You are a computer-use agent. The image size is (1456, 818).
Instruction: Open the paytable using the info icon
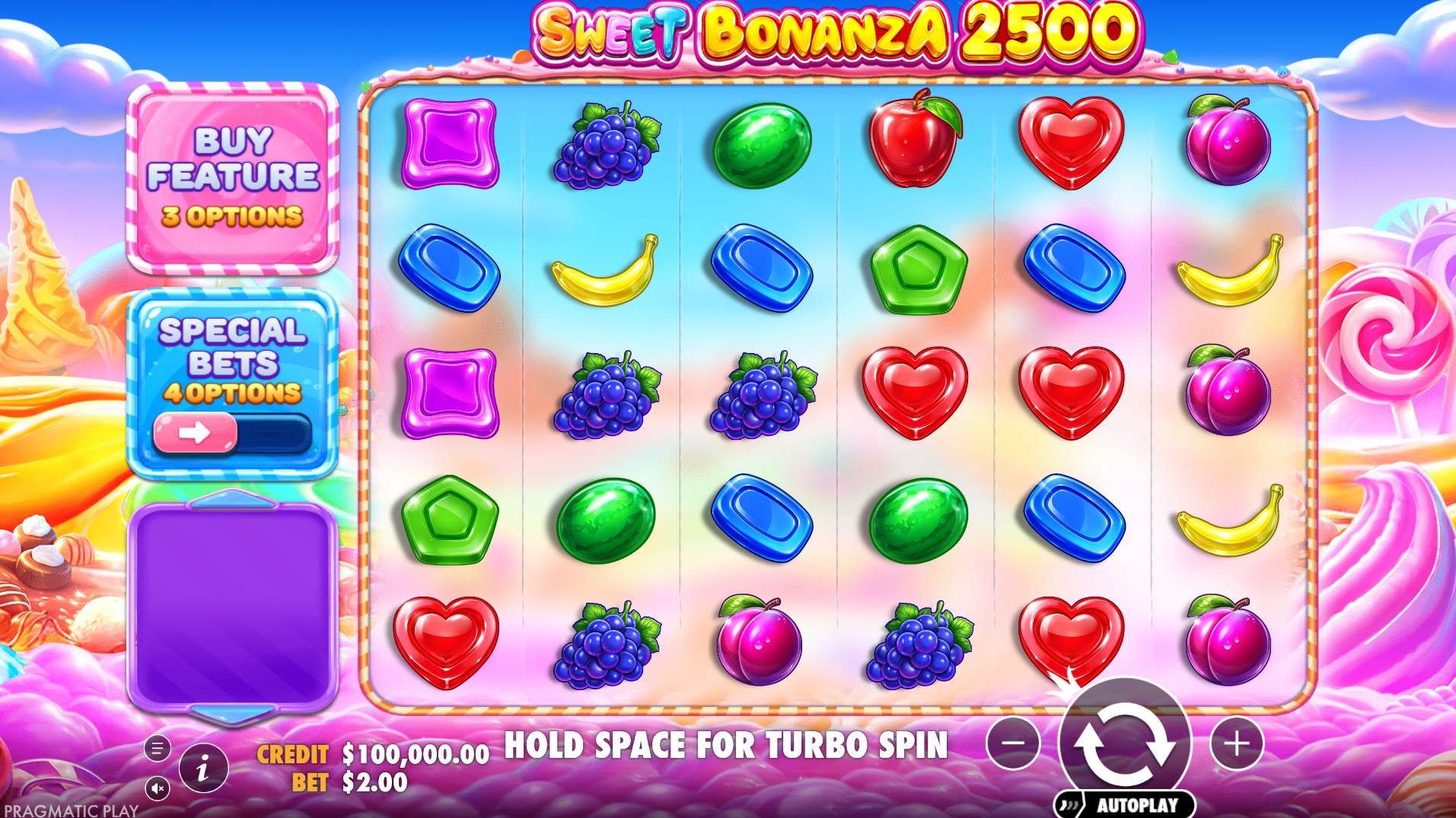(204, 768)
